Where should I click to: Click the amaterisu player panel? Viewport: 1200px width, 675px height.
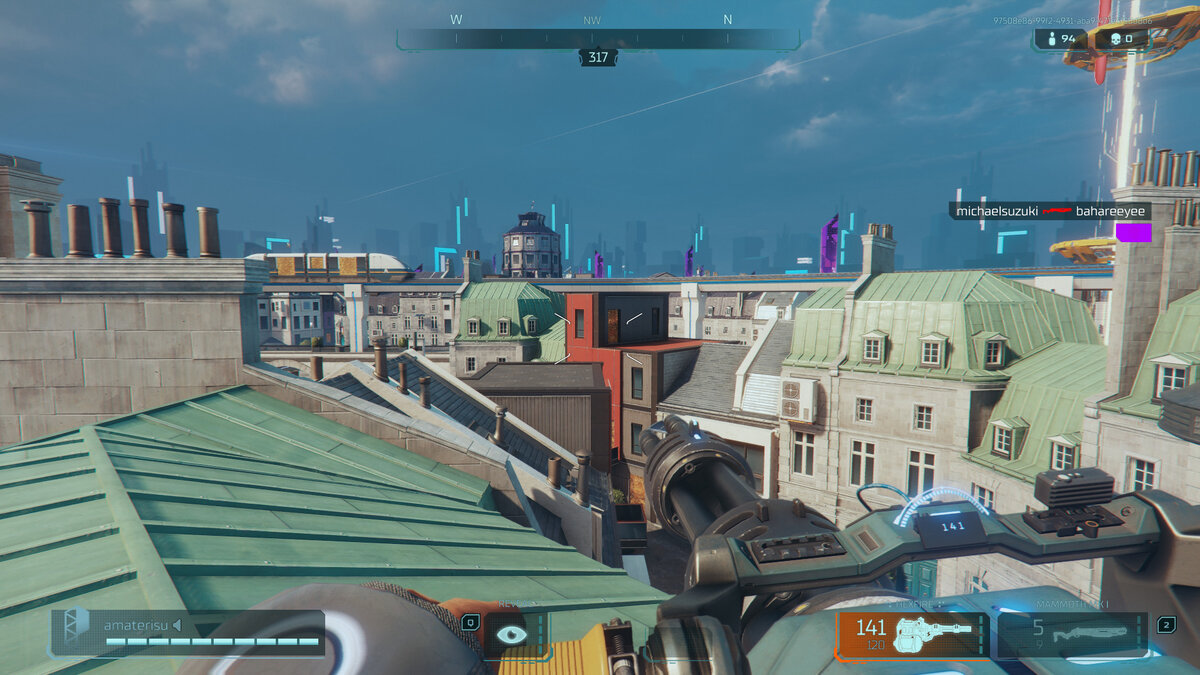pyautogui.click(x=188, y=633)
